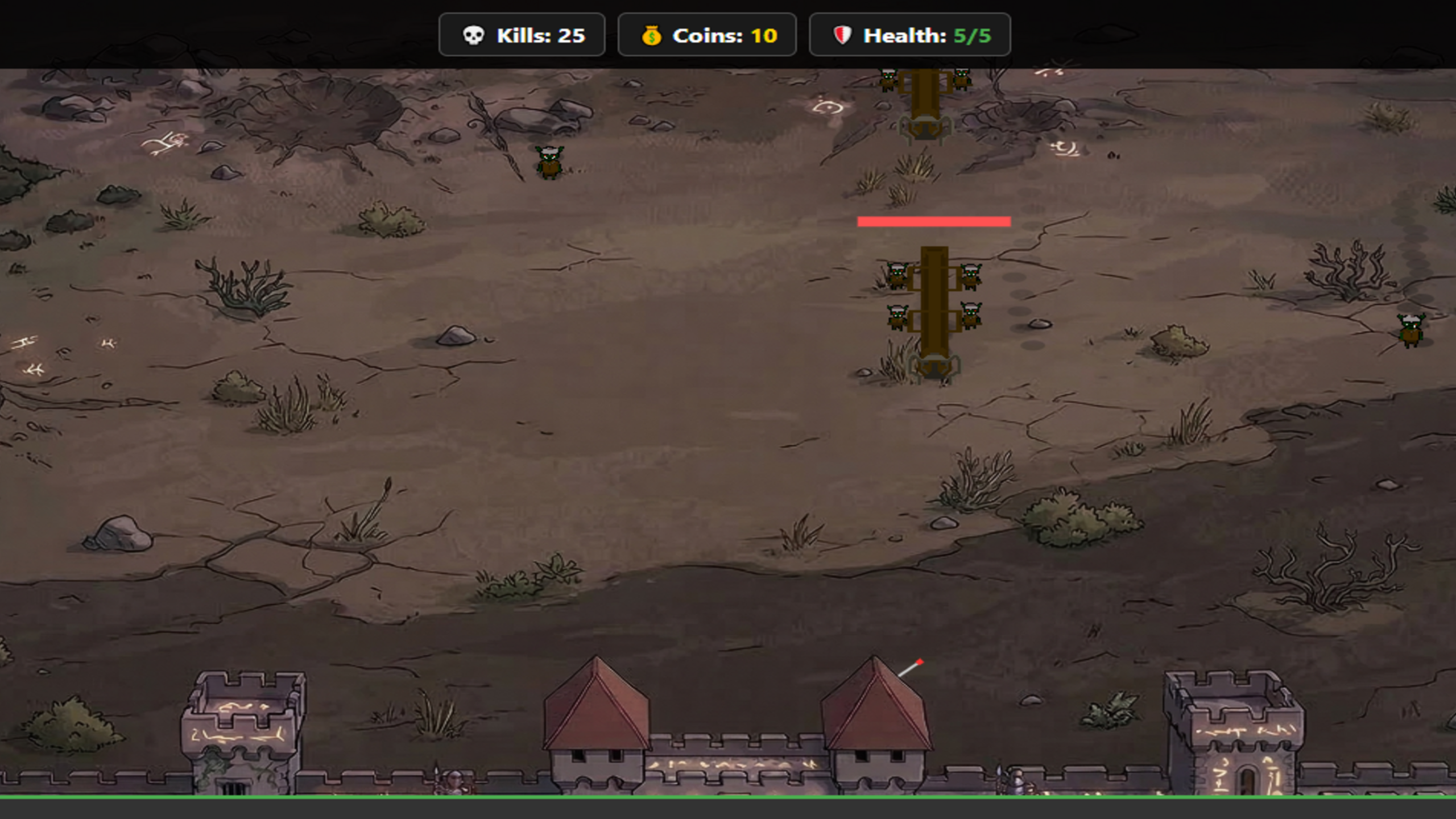Viewport: 1456px width, 819px height.
Task: Toggle the Coins stat panel
Action: [x=708, y=35]
